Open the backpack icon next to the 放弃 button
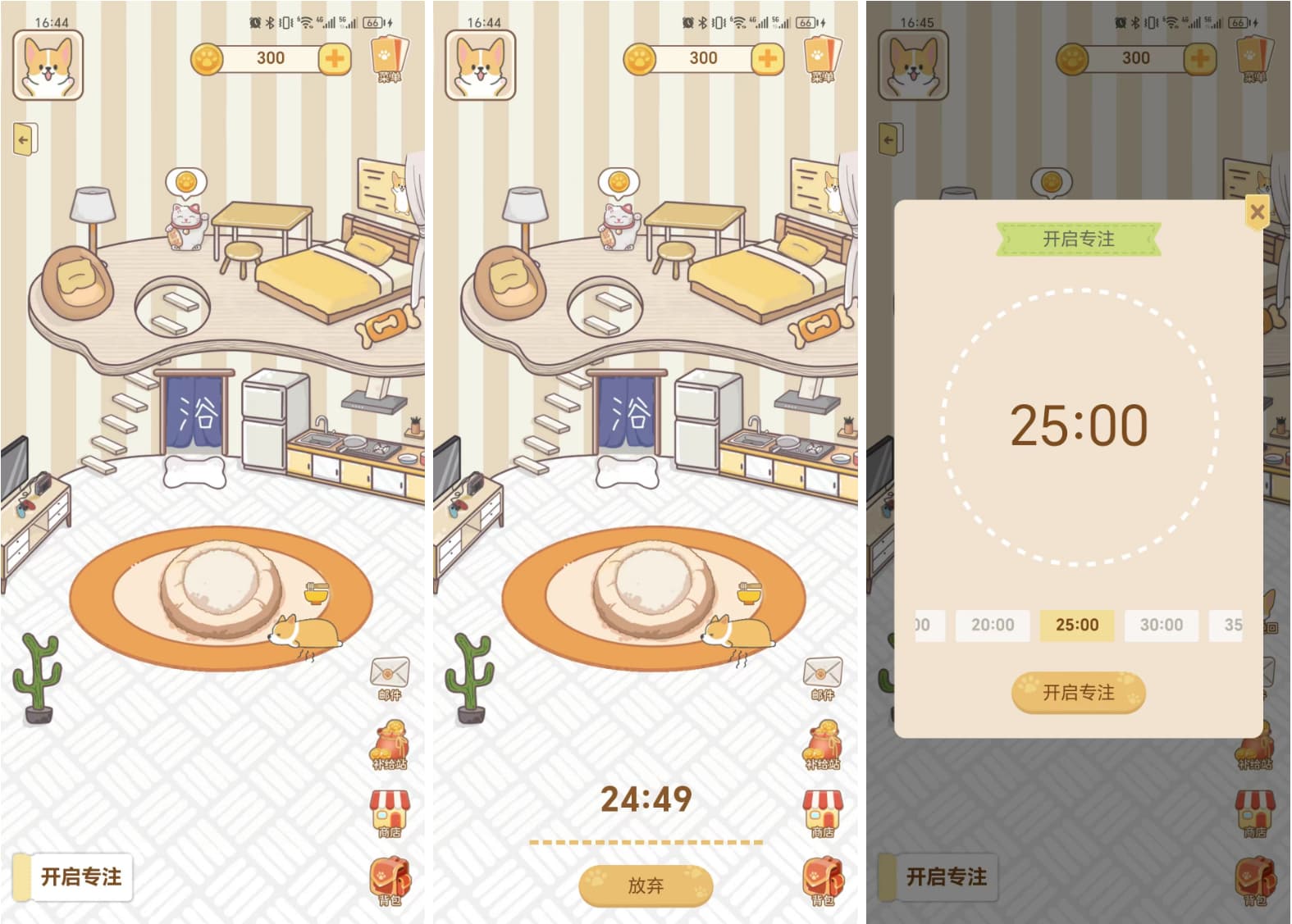This screenshot has height=924, width=1292. pyautogui.click(x=822, y=880)
